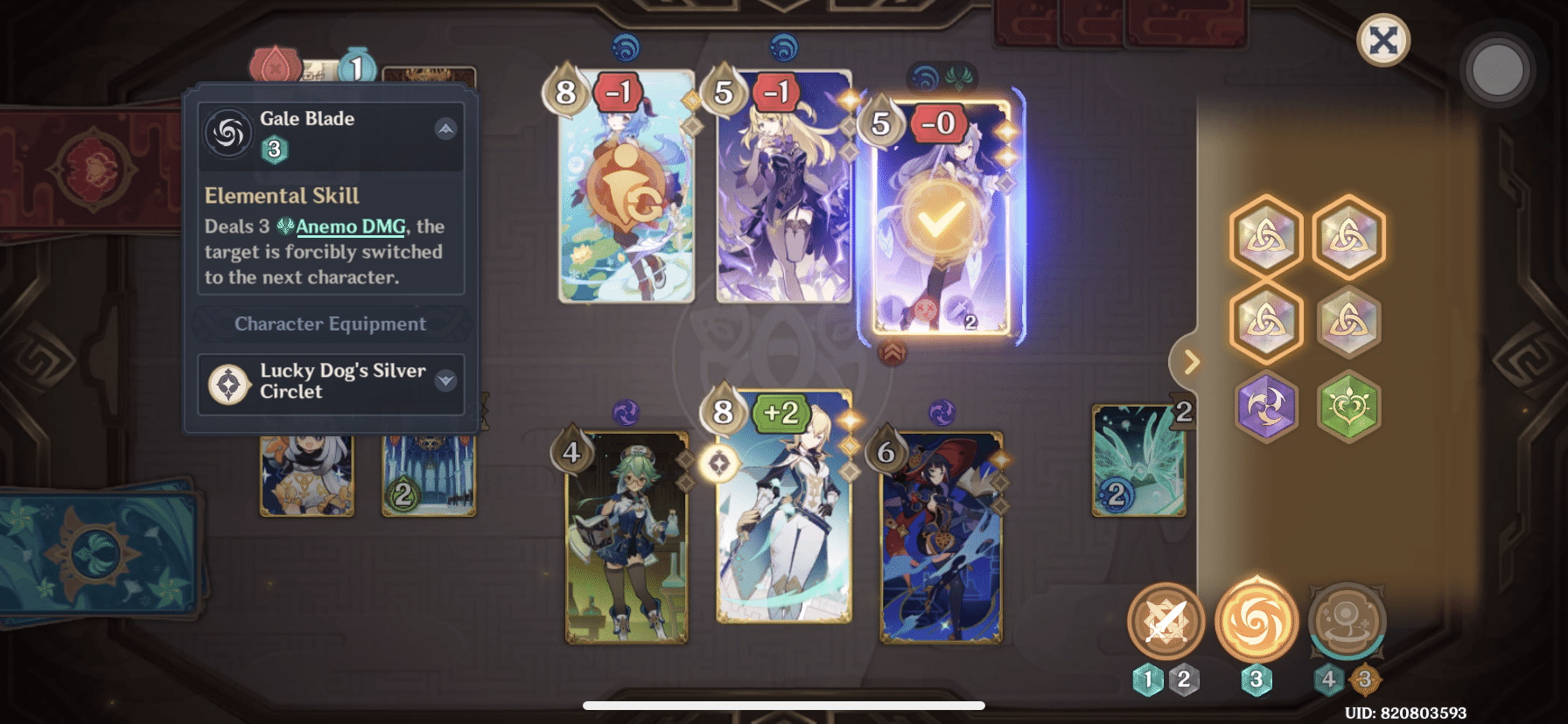Click the Normal Attack sword icon
The width and height of the screenshot is (1568, 724).
pos(1166,623)
